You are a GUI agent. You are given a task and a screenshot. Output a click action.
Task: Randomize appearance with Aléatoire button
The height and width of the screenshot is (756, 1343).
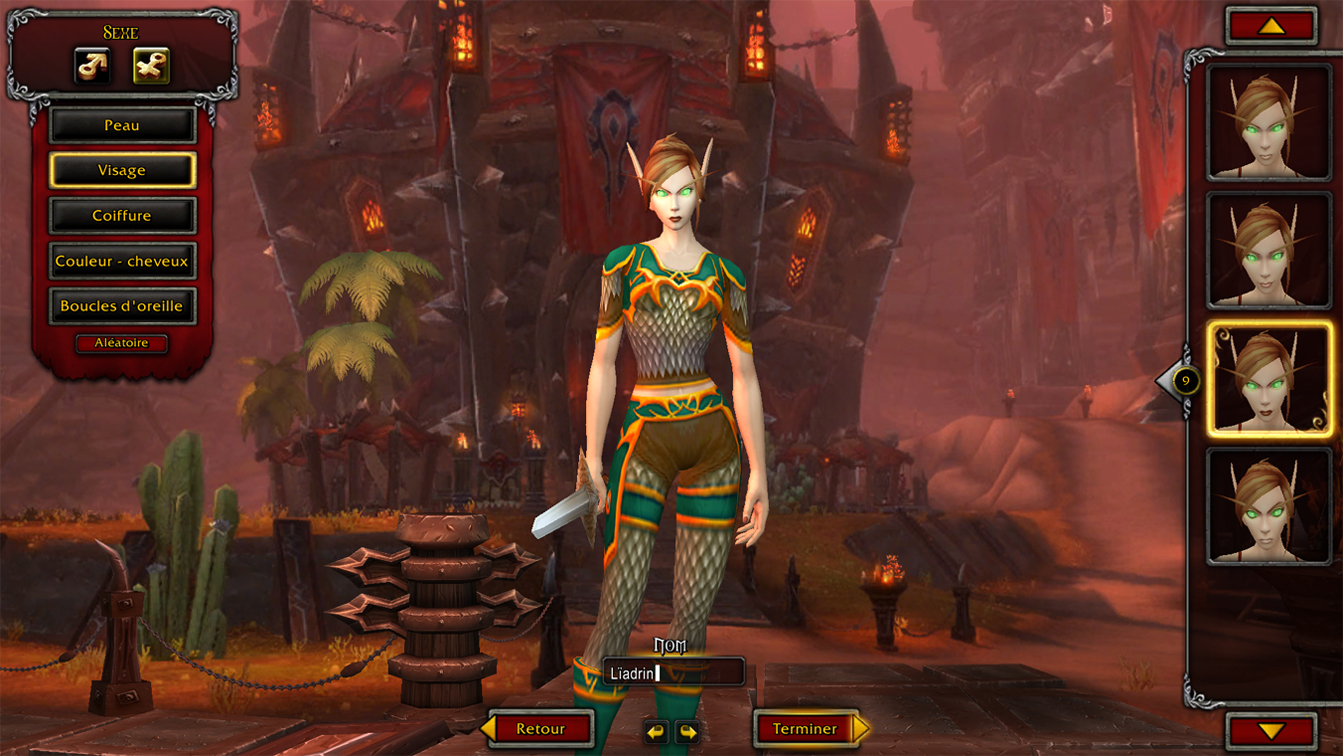point(122,343)
